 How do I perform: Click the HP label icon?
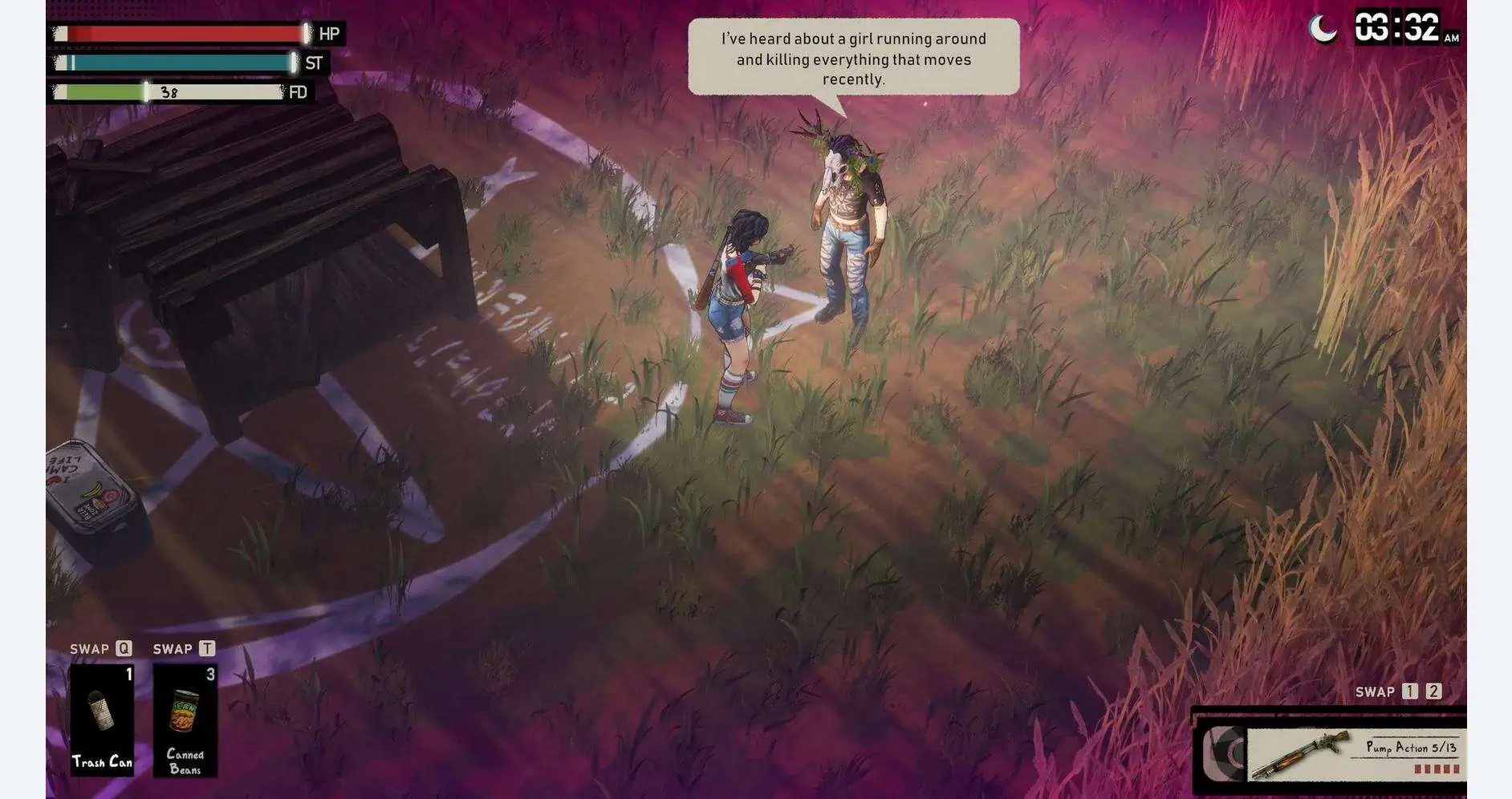pyautogui.click(x=330, y=35)
